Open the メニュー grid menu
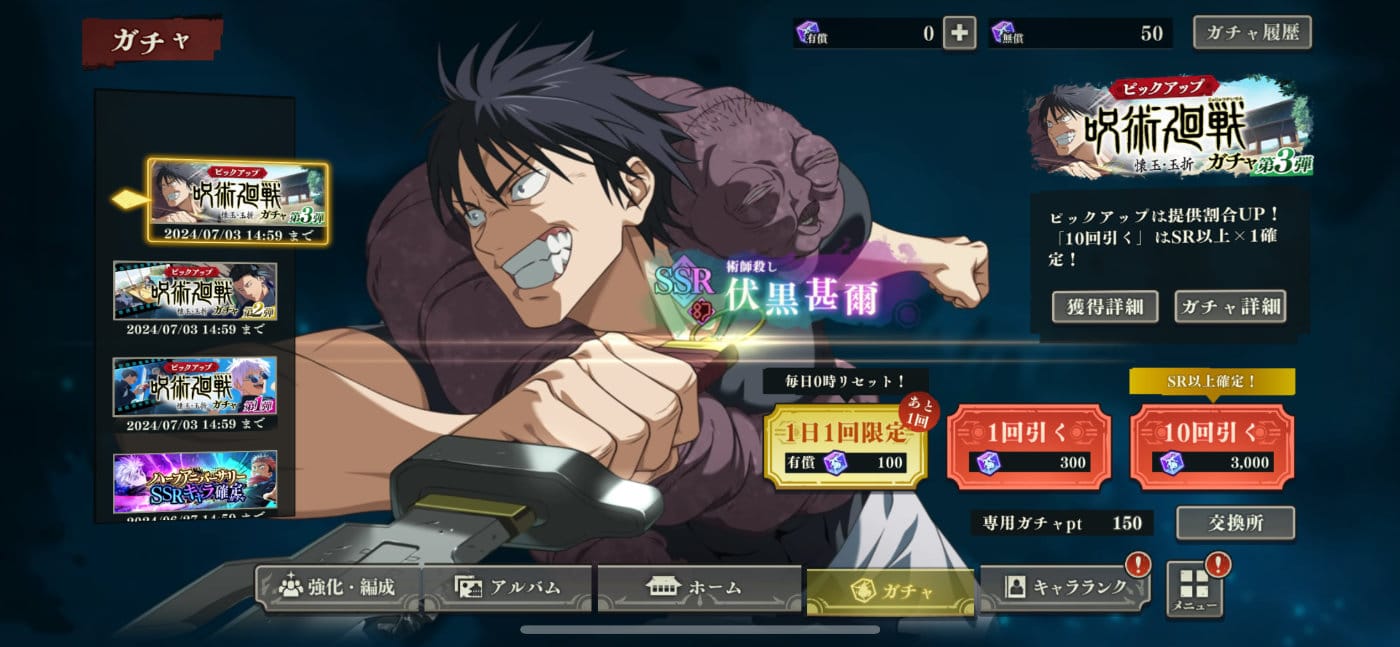1400x647 pixels. [x=1195, y=590]
